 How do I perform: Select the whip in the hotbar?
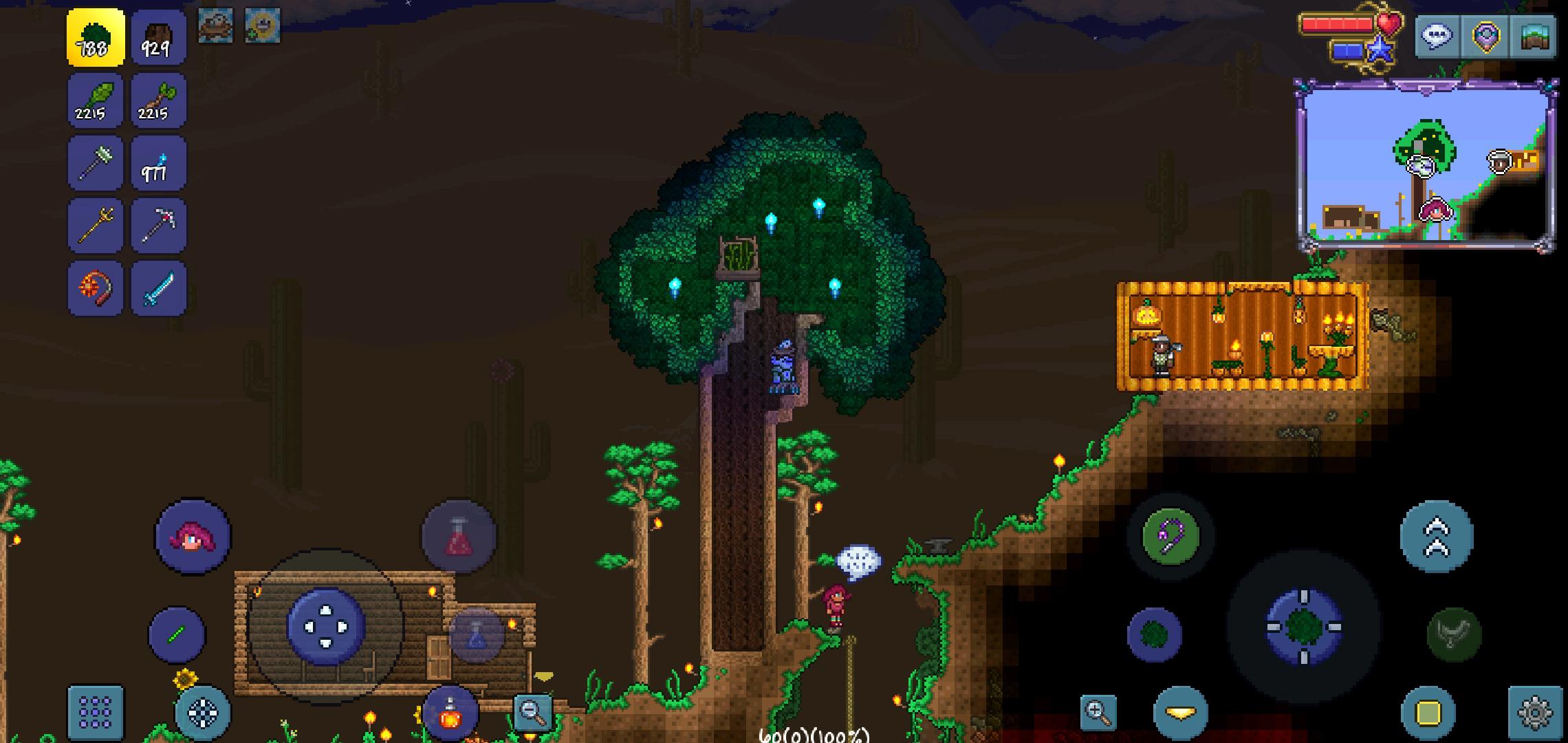point(95,287)
